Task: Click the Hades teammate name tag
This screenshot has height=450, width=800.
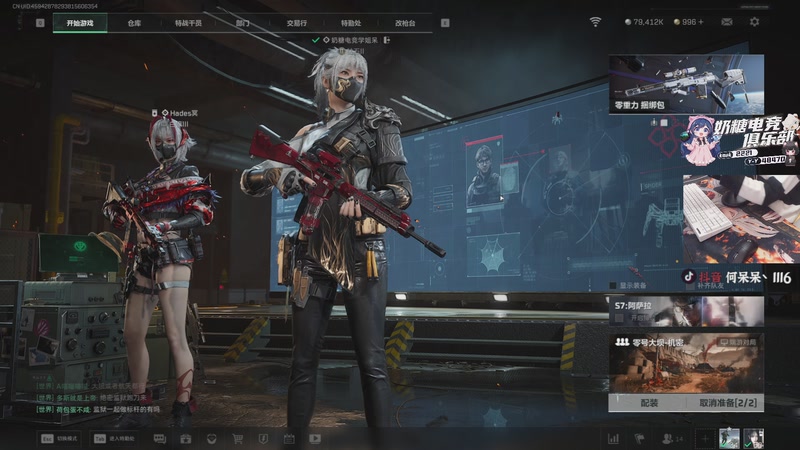Action: [181, 114]
